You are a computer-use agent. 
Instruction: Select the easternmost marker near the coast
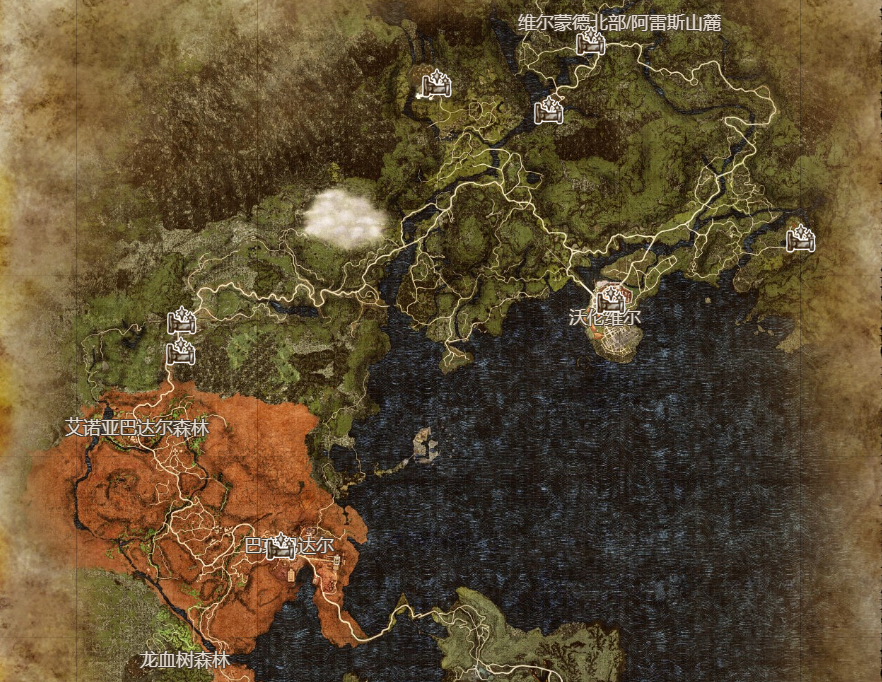click(800, 239)
